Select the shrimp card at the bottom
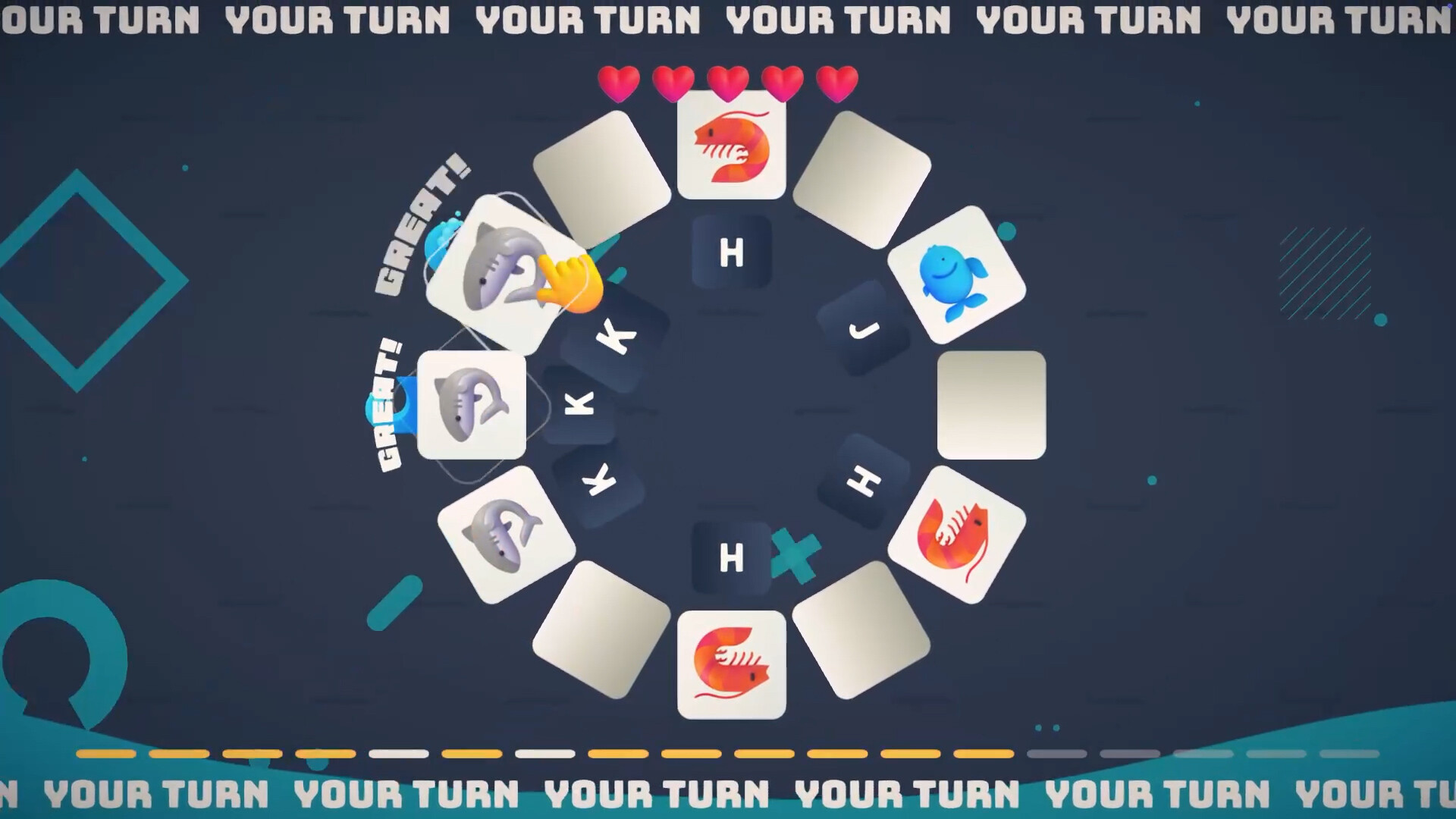 point(730,666)
